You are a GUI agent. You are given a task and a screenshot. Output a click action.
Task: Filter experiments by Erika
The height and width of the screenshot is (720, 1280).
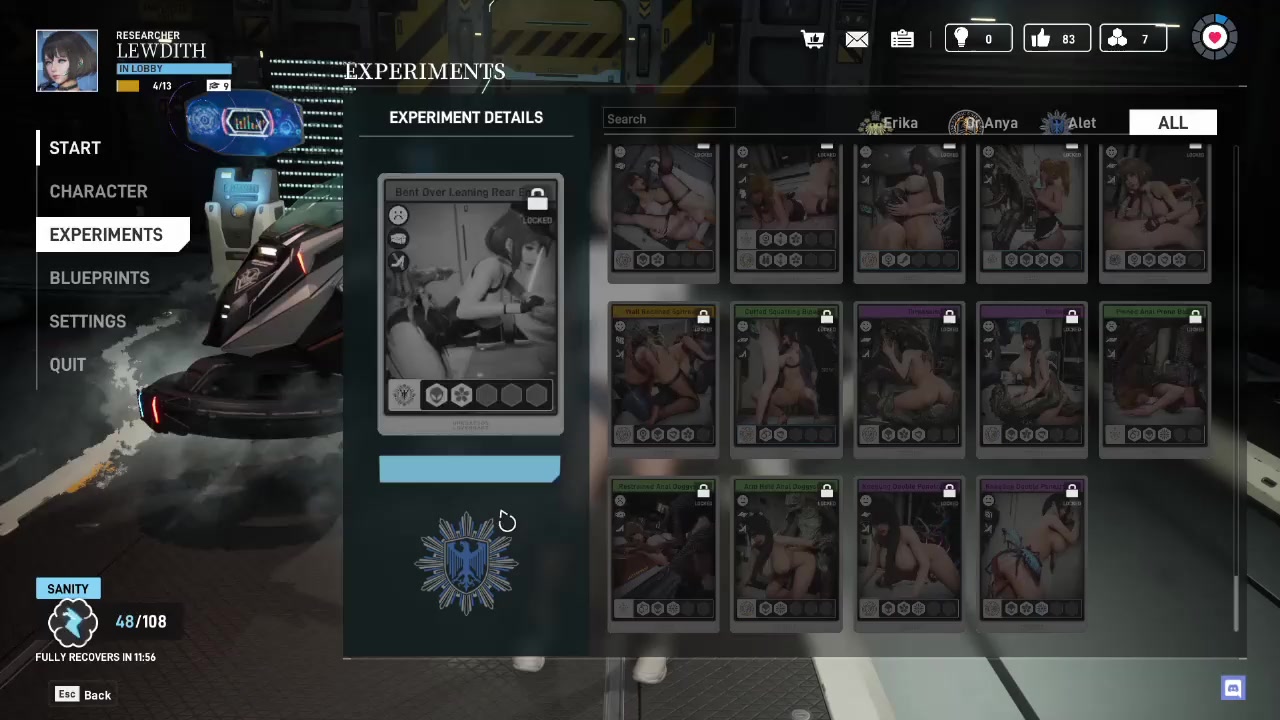[x=890, y=123]
